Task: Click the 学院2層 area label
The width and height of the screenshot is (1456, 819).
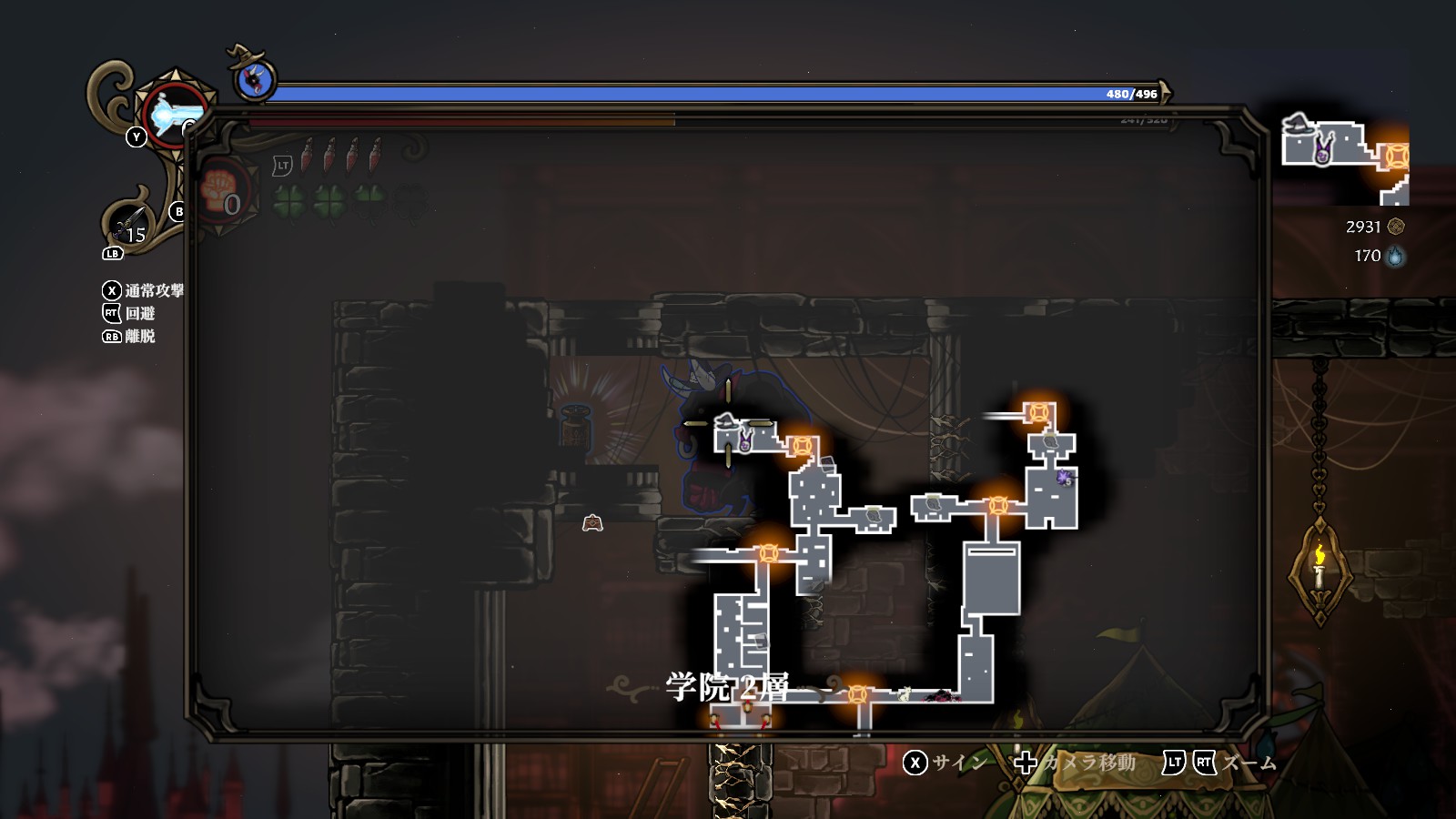Action: pos(726,687)
